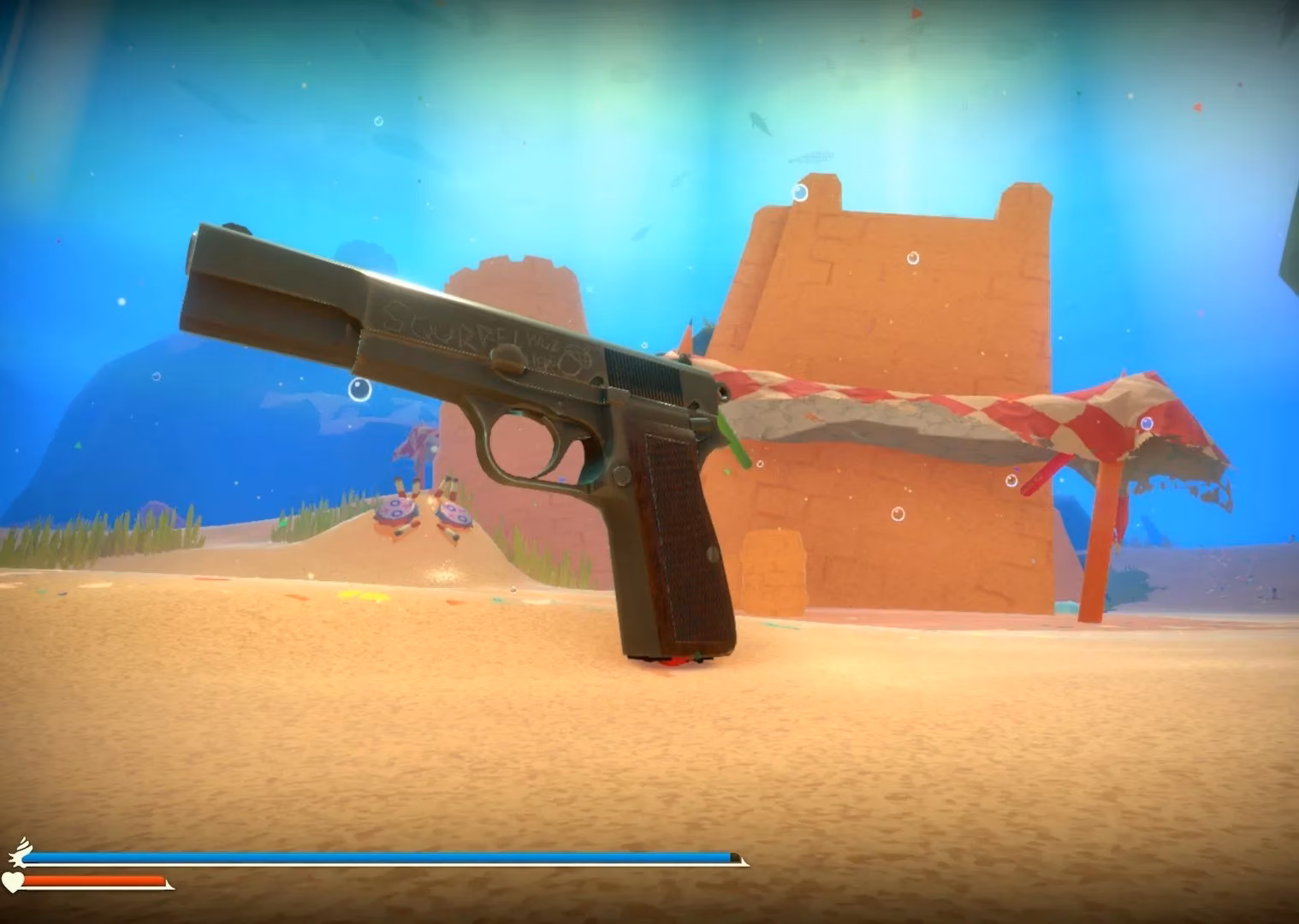
Task: Click the large bubble near the castle top
Action: pos(802,192)
